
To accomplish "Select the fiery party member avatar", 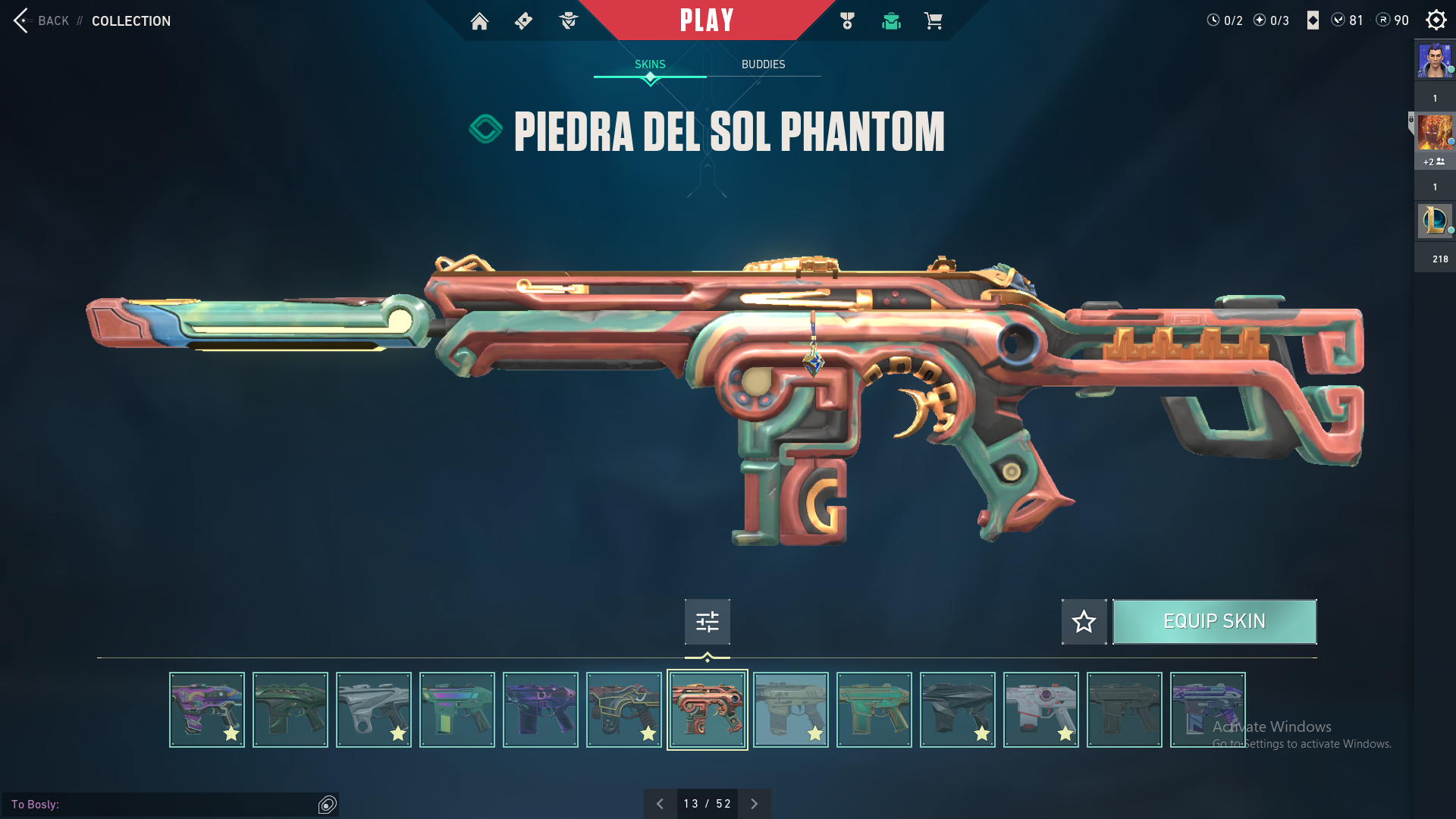I will click(x=1435, y=133).
